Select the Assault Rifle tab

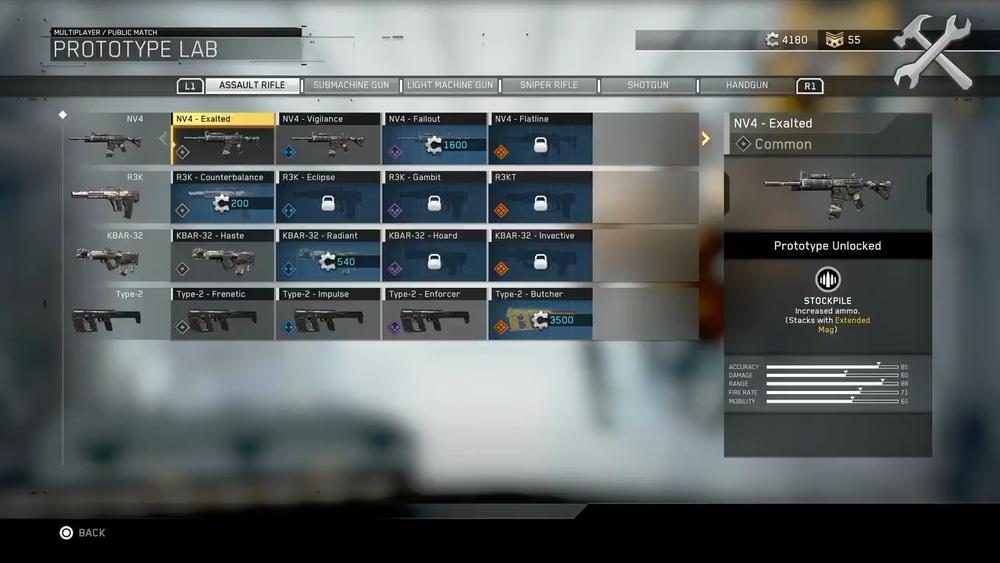252,86
